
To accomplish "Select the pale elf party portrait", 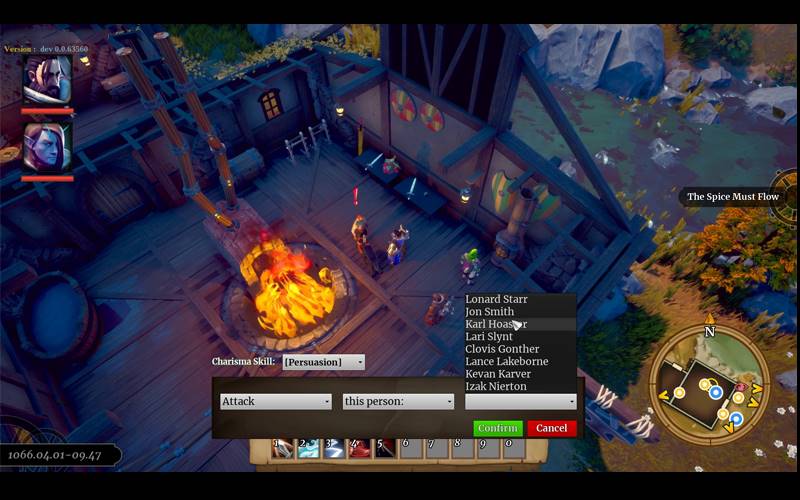I will pyautogui.click(x=47, y=146).
